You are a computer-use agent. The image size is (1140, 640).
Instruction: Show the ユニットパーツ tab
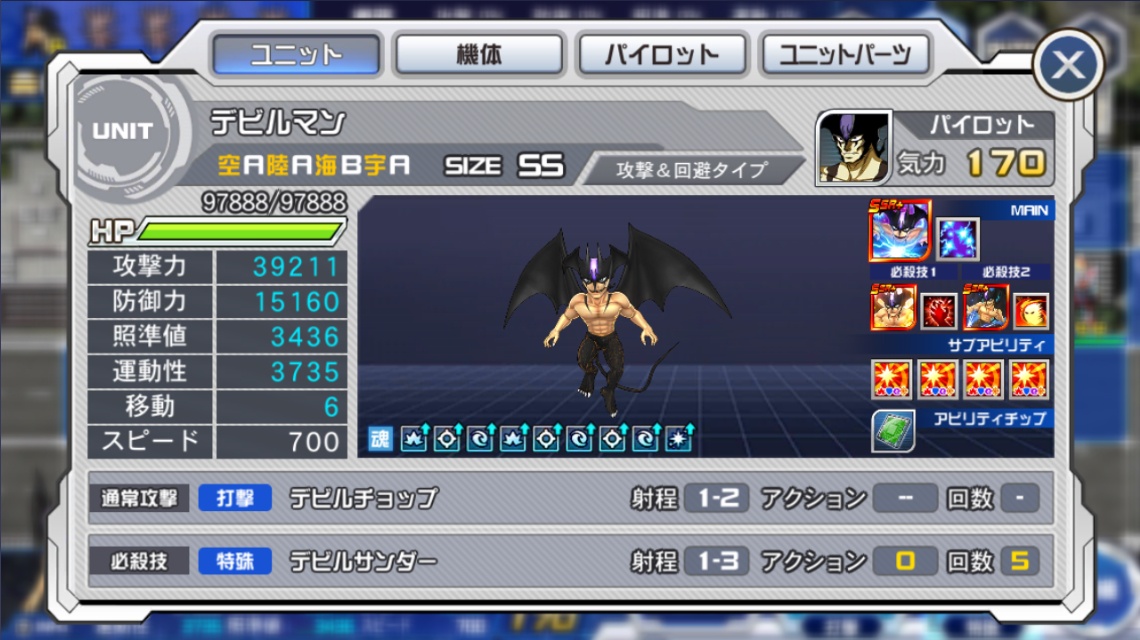point(845,54)
